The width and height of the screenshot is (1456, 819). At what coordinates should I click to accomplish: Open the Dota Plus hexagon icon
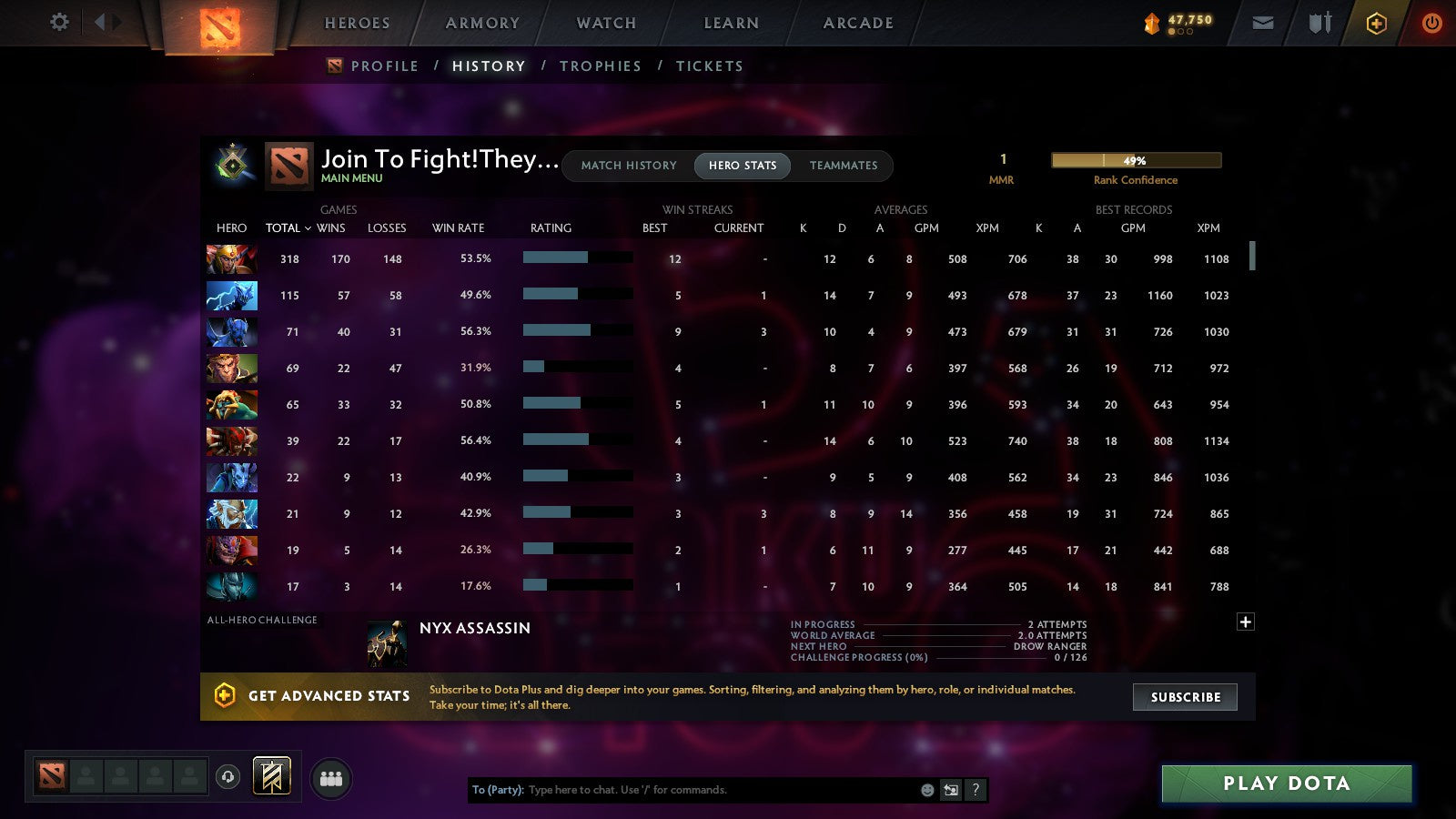pyautogui.click(x=1377, y=23)
